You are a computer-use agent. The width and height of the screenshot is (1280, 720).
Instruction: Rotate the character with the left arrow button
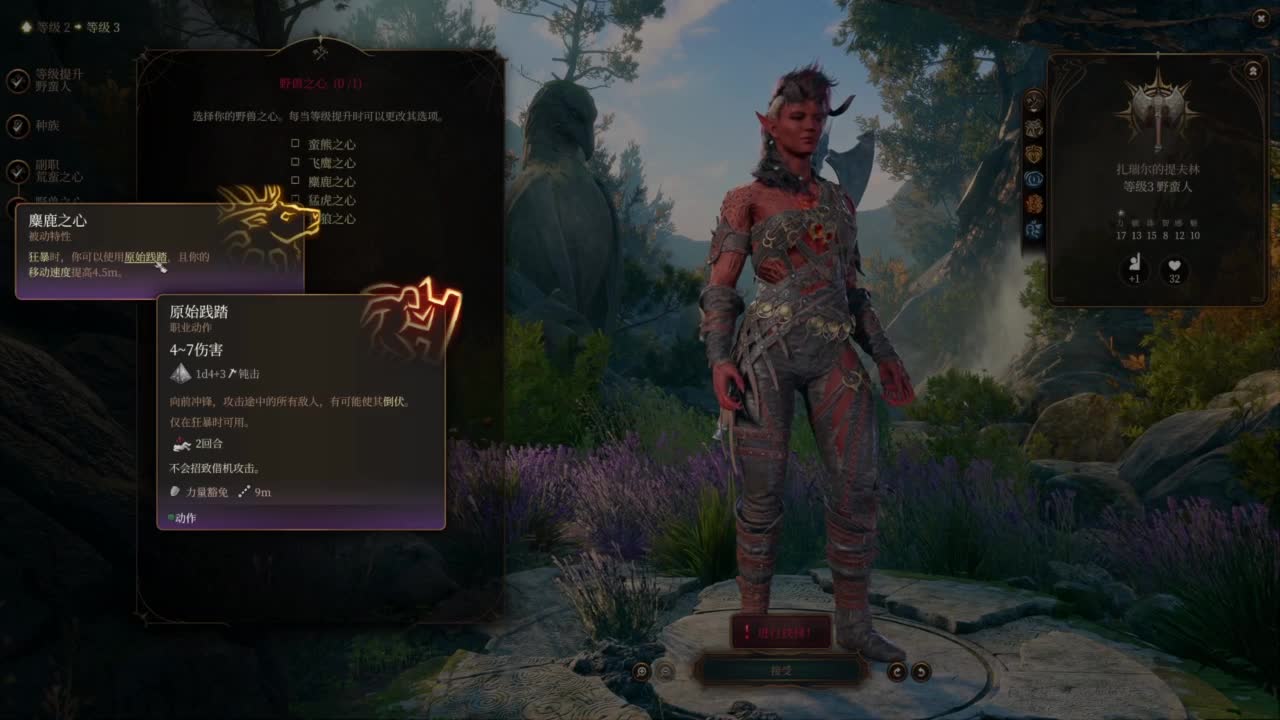[x=897, y=671]
